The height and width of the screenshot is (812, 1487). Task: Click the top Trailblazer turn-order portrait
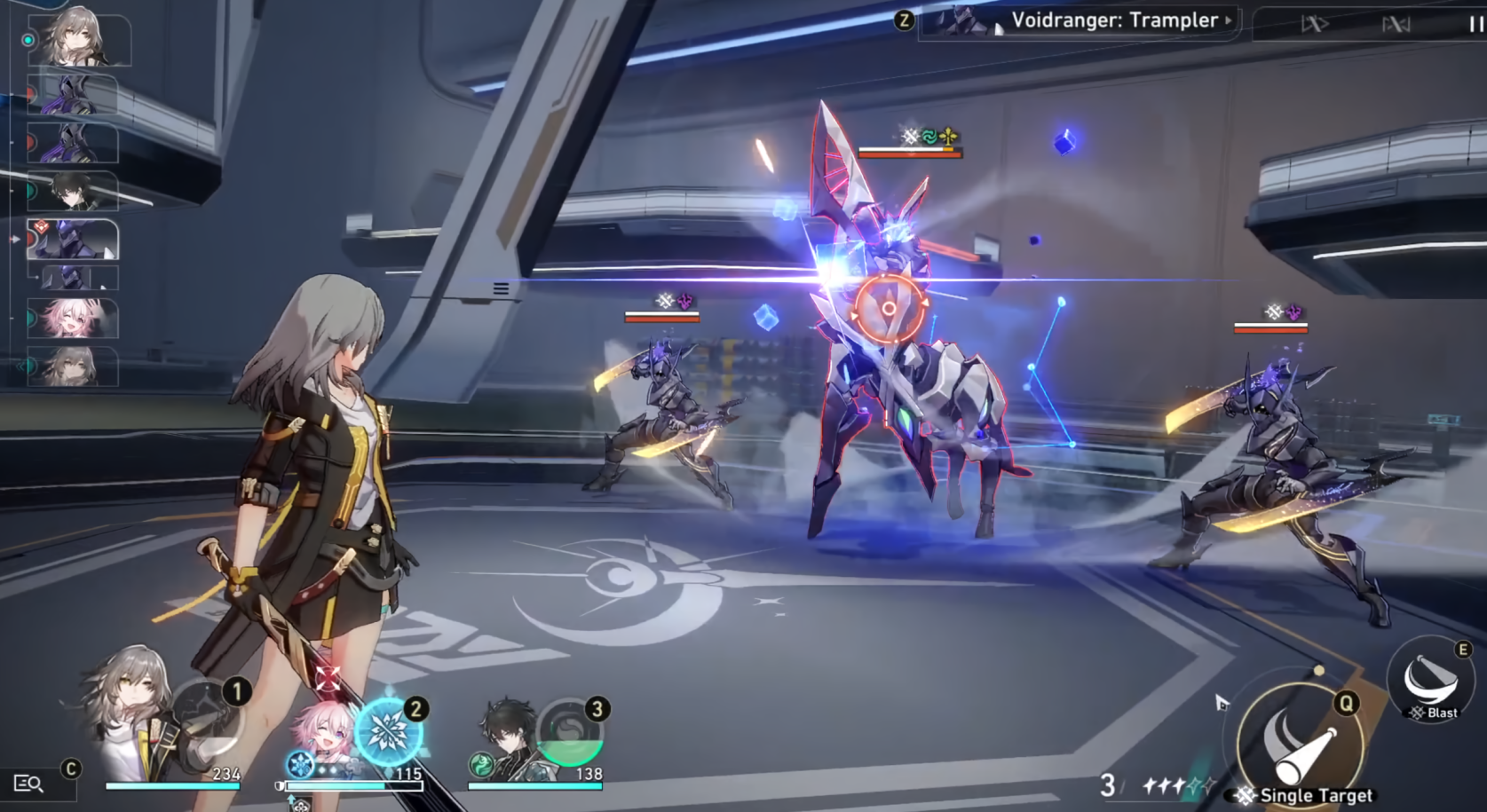[76, 41]
